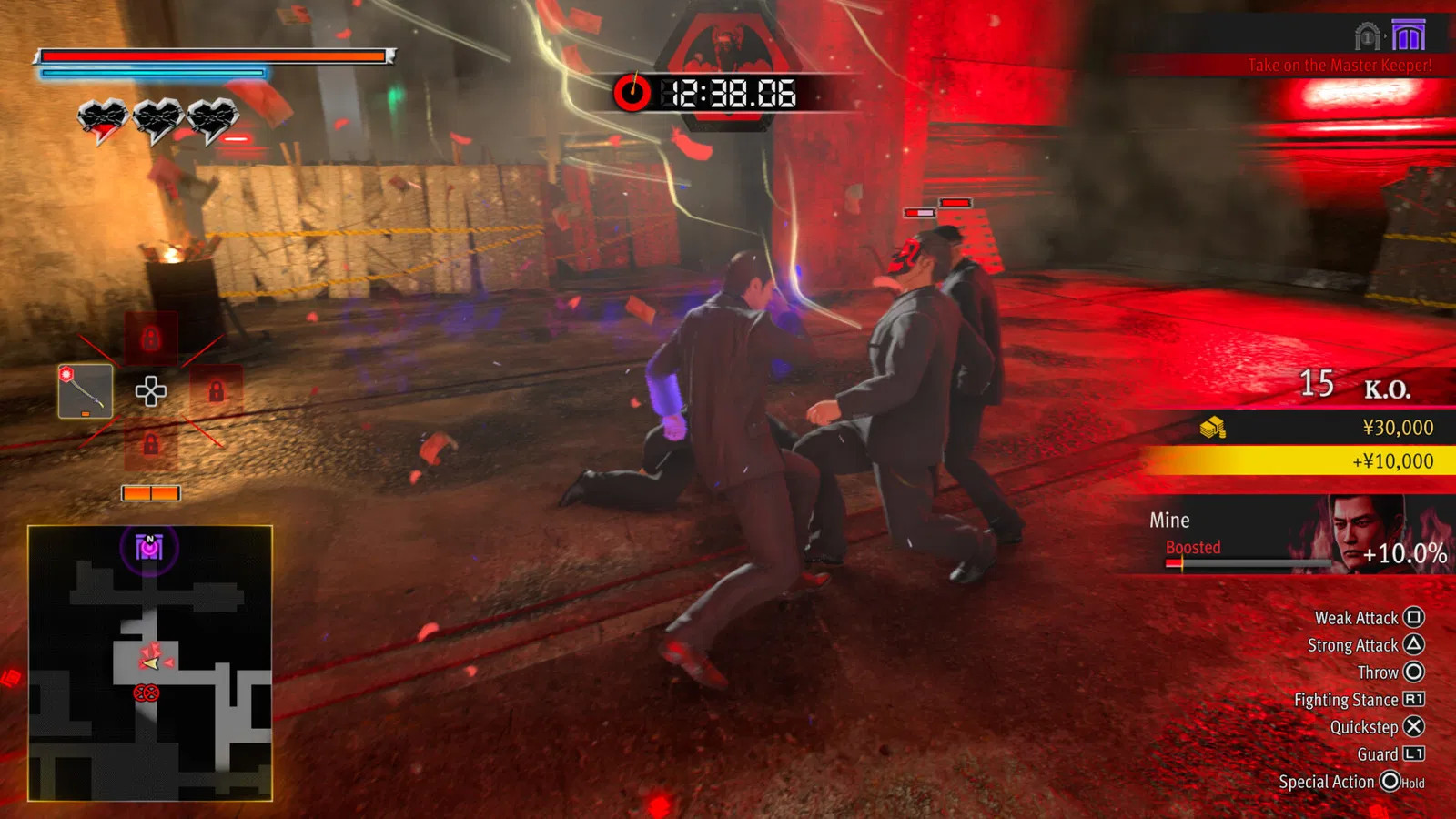This screenshot has height=819, width=1456.
Task: Select the katana weapon slot icon
Action: point(85,391)
